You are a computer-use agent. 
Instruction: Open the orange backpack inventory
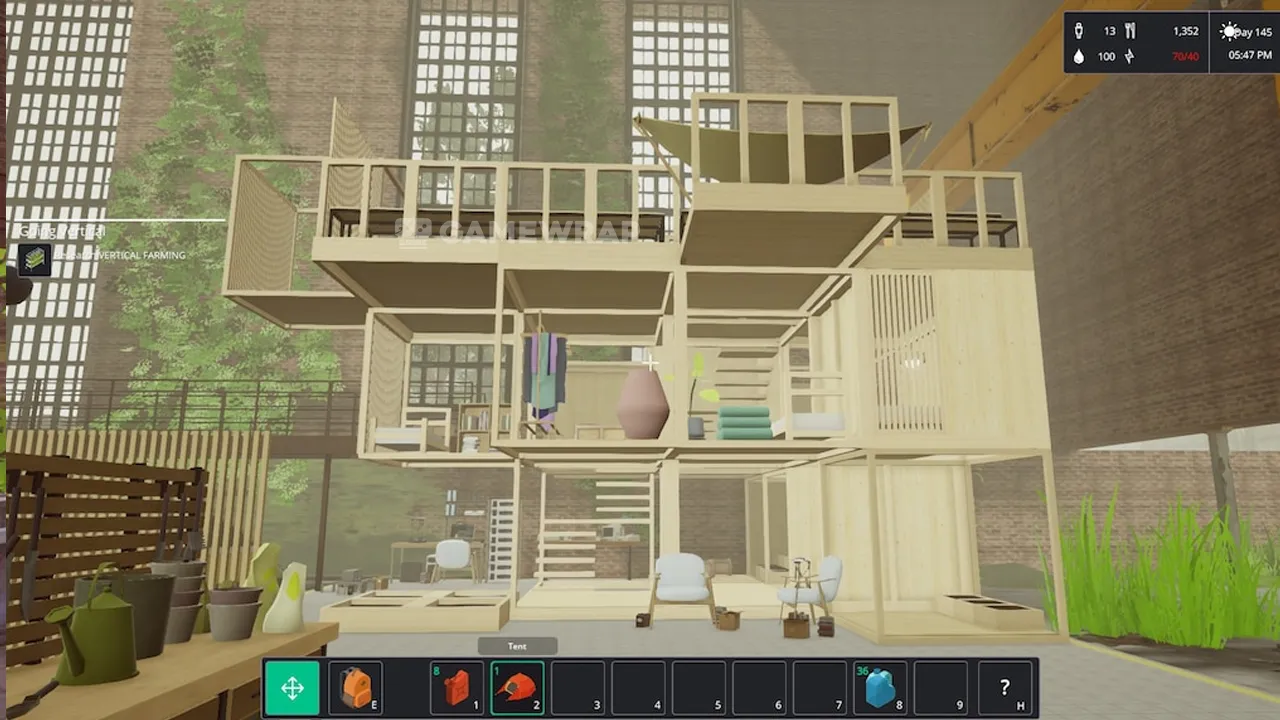tap(355, 688)
